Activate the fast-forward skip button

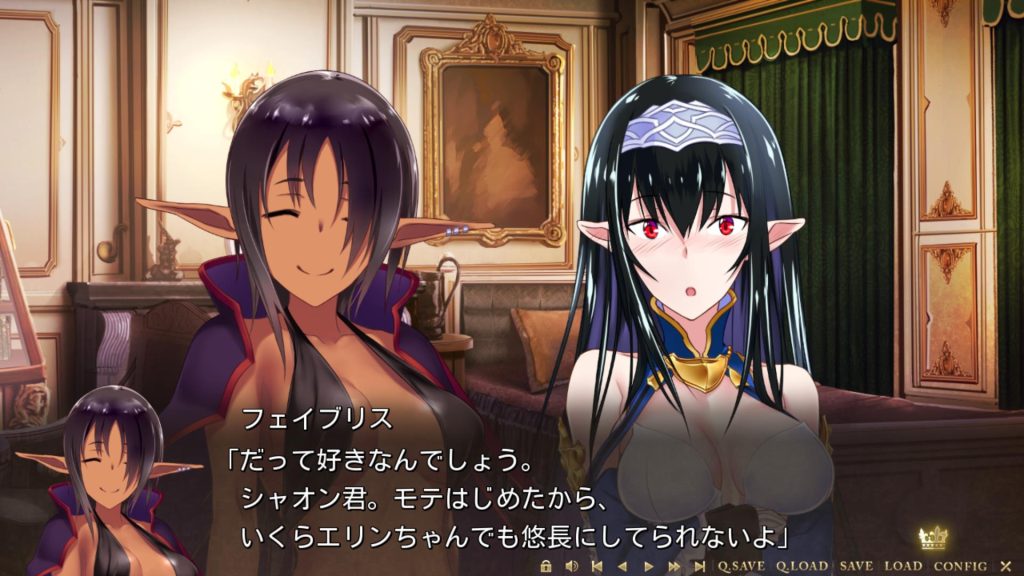coord(673,566)
